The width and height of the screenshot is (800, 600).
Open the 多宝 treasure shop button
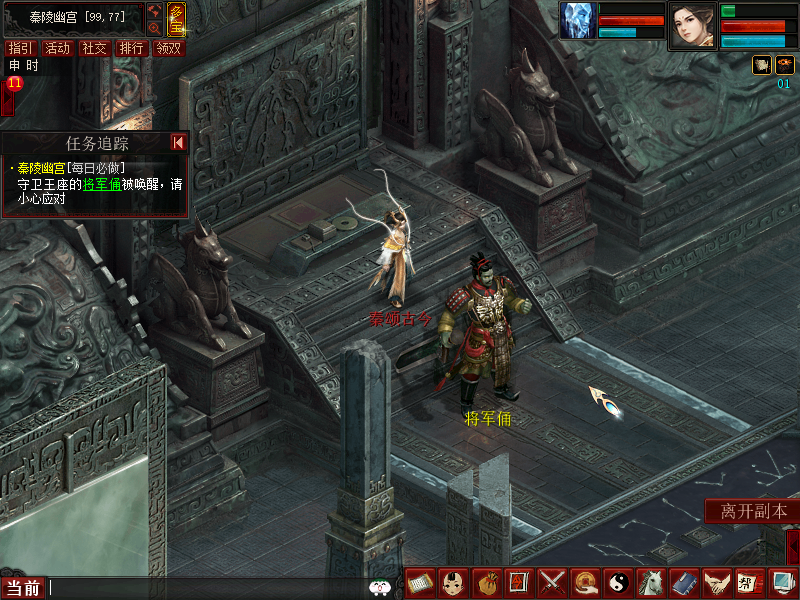click(x=175, y=17)
